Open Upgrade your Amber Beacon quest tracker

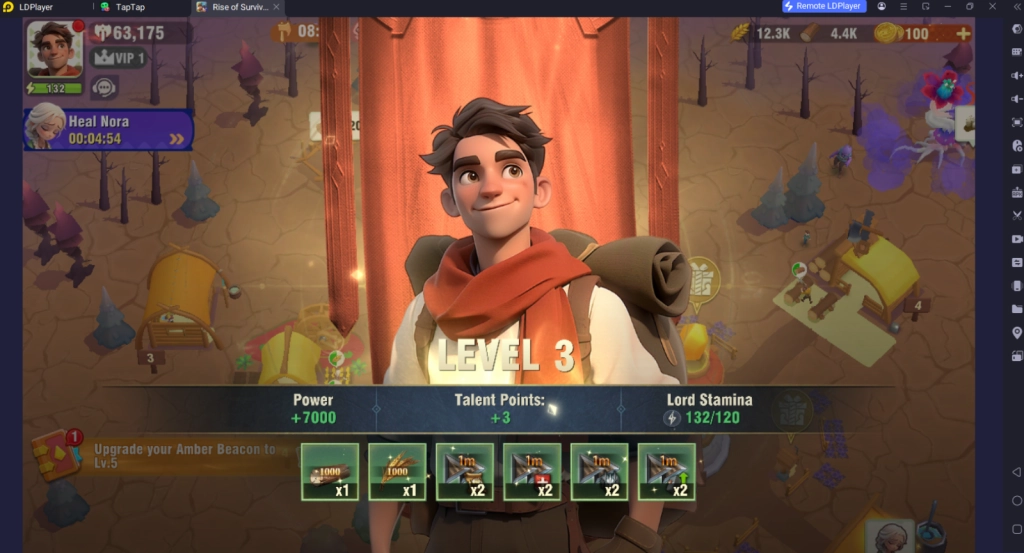click(x=185, y=456)
